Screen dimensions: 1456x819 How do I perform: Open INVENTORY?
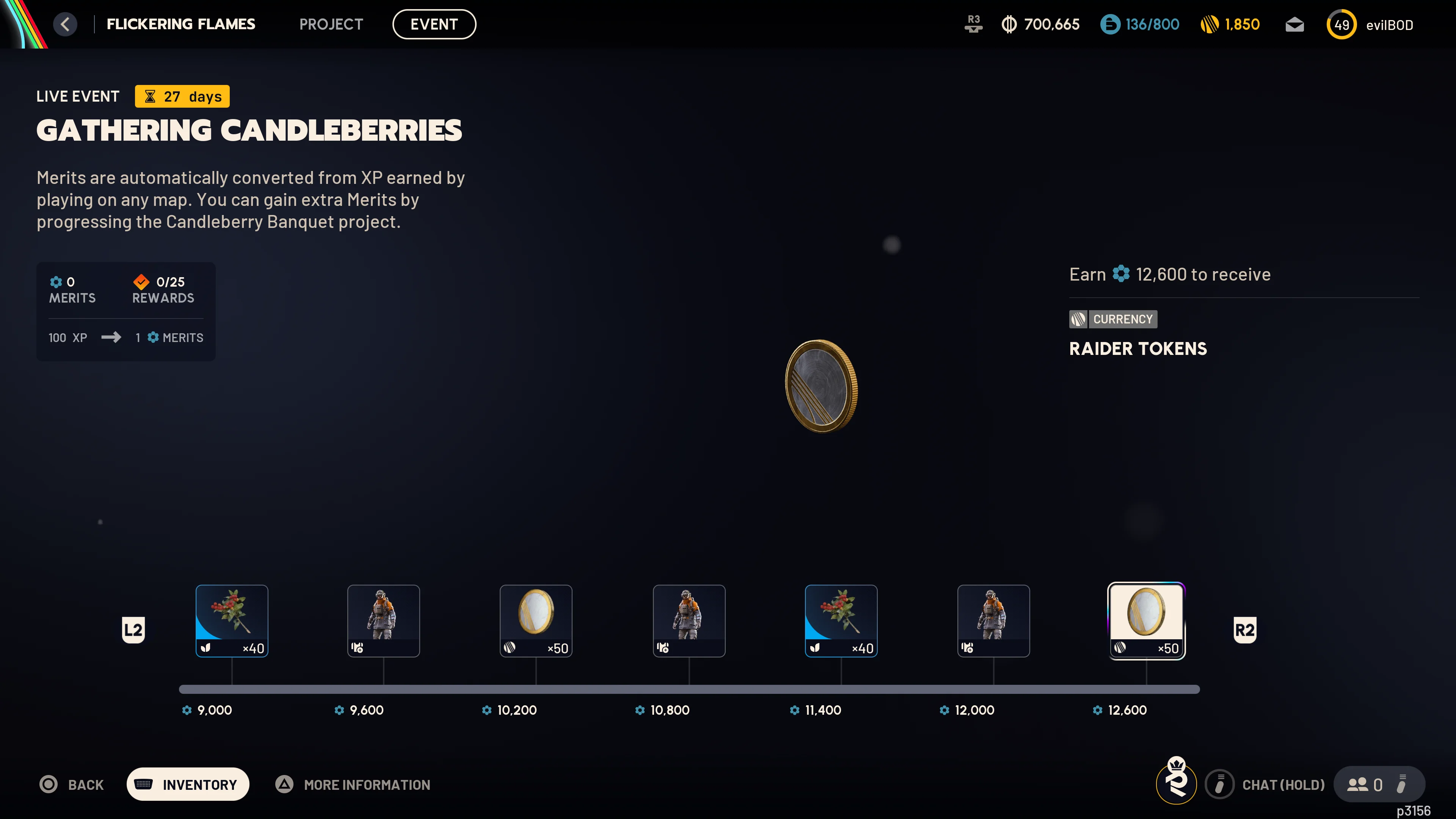(x=188, y=784)
